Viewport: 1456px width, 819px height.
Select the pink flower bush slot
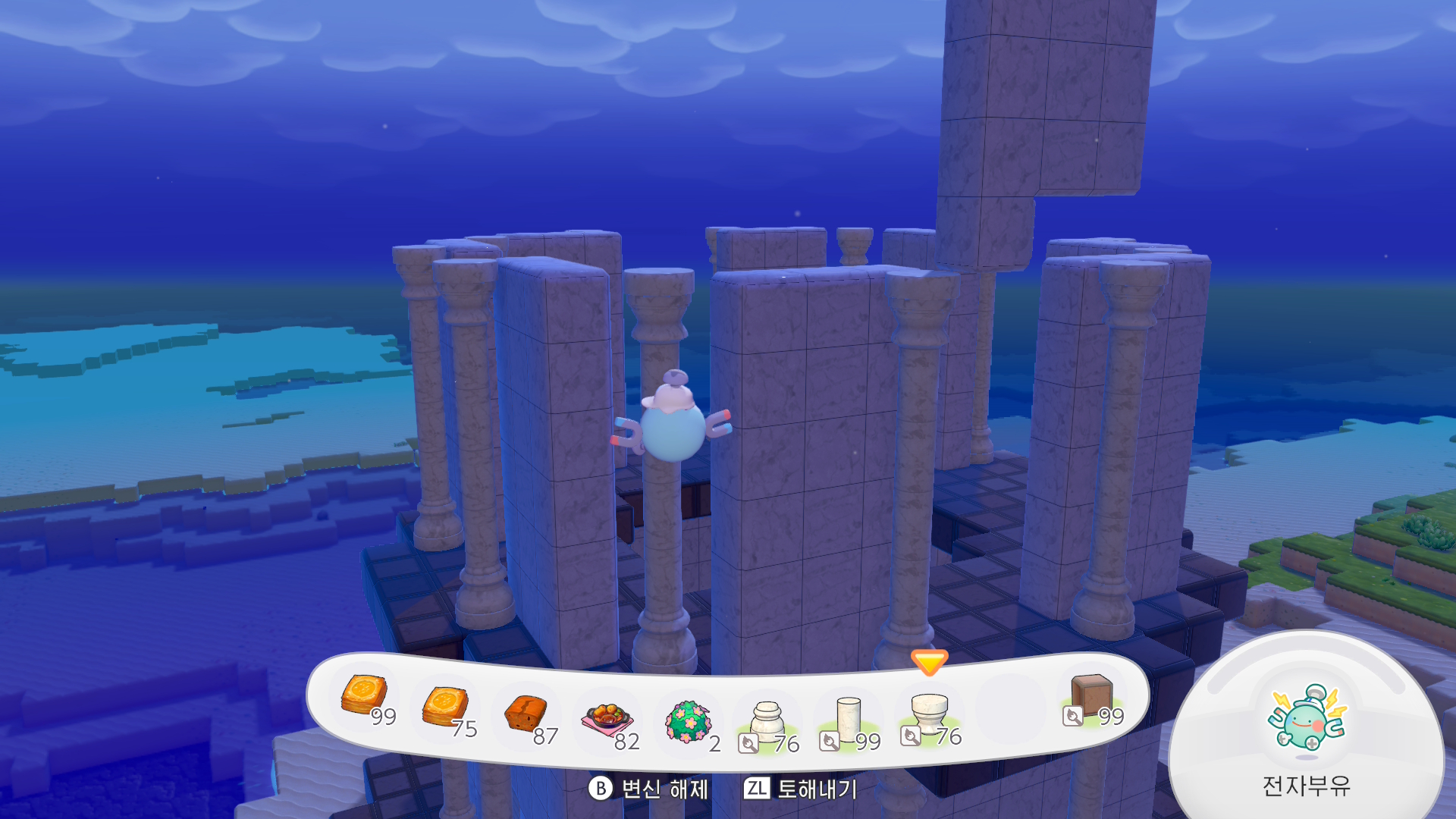(688, 720)
